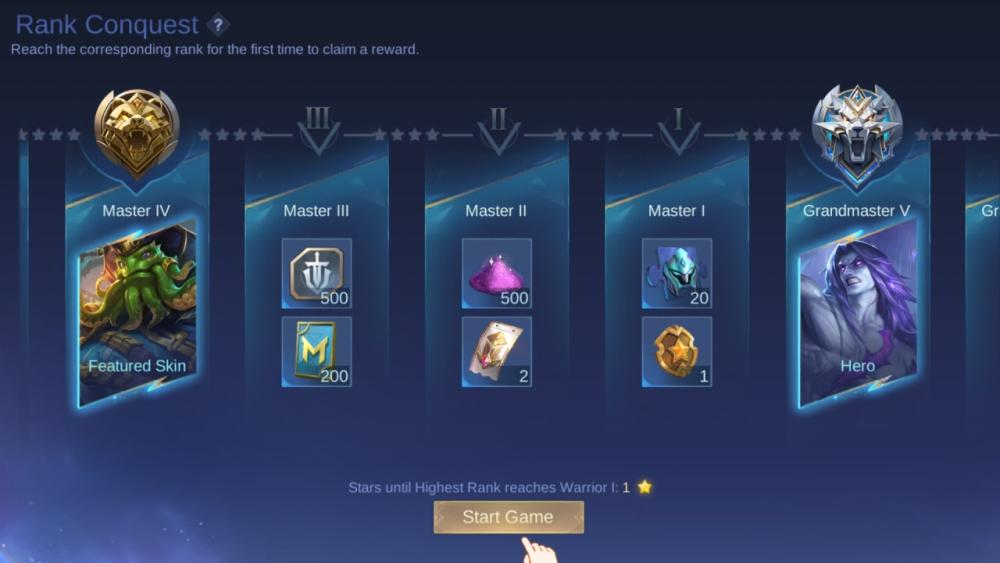The width and height of the screenshot is (1000, 563).
Task: Open Rank Conquest help question mark
Action: (217, 25)
